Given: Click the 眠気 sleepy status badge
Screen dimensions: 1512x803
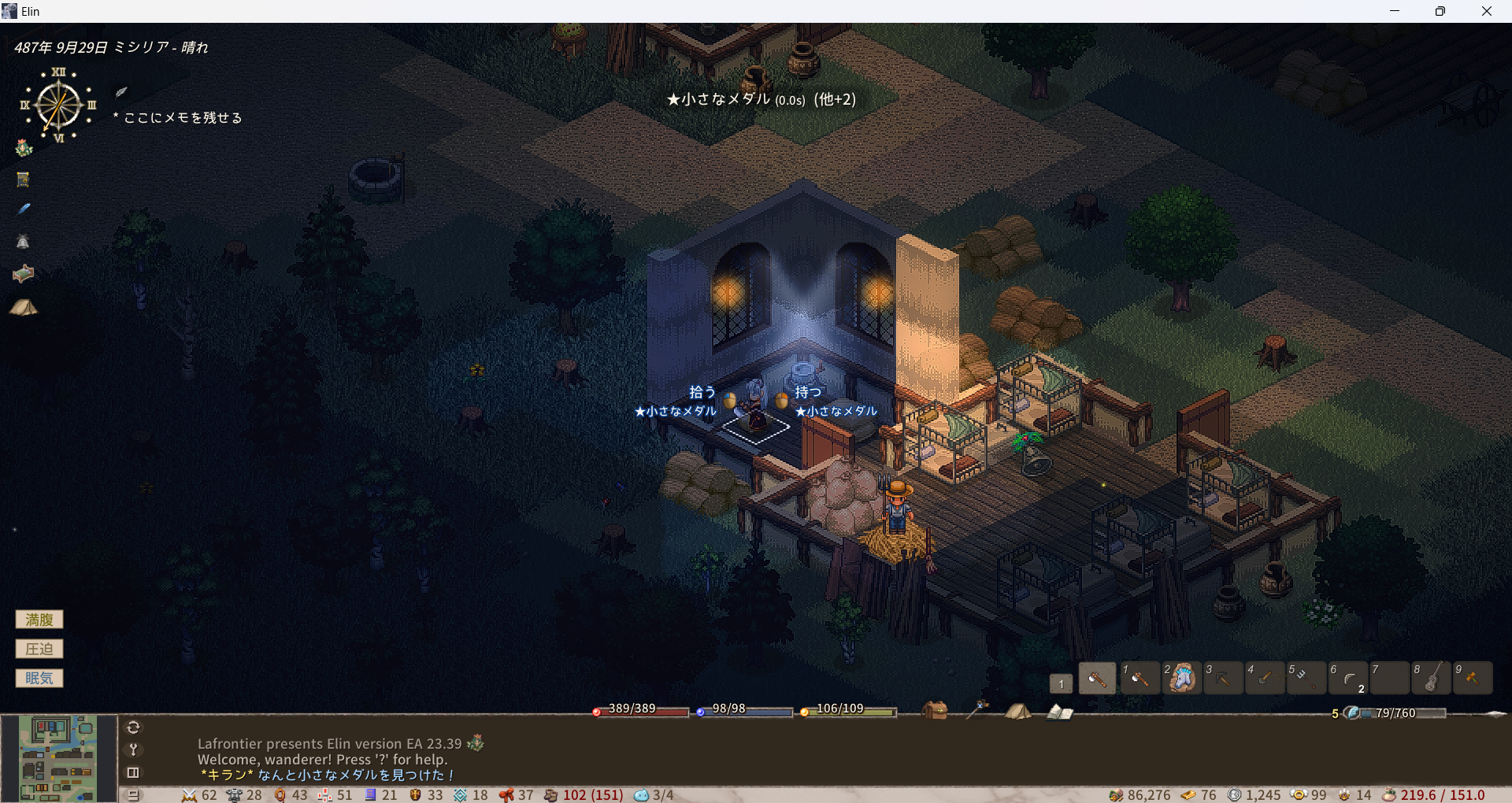Looking at the screenshot, I should [x=39, y=678].
